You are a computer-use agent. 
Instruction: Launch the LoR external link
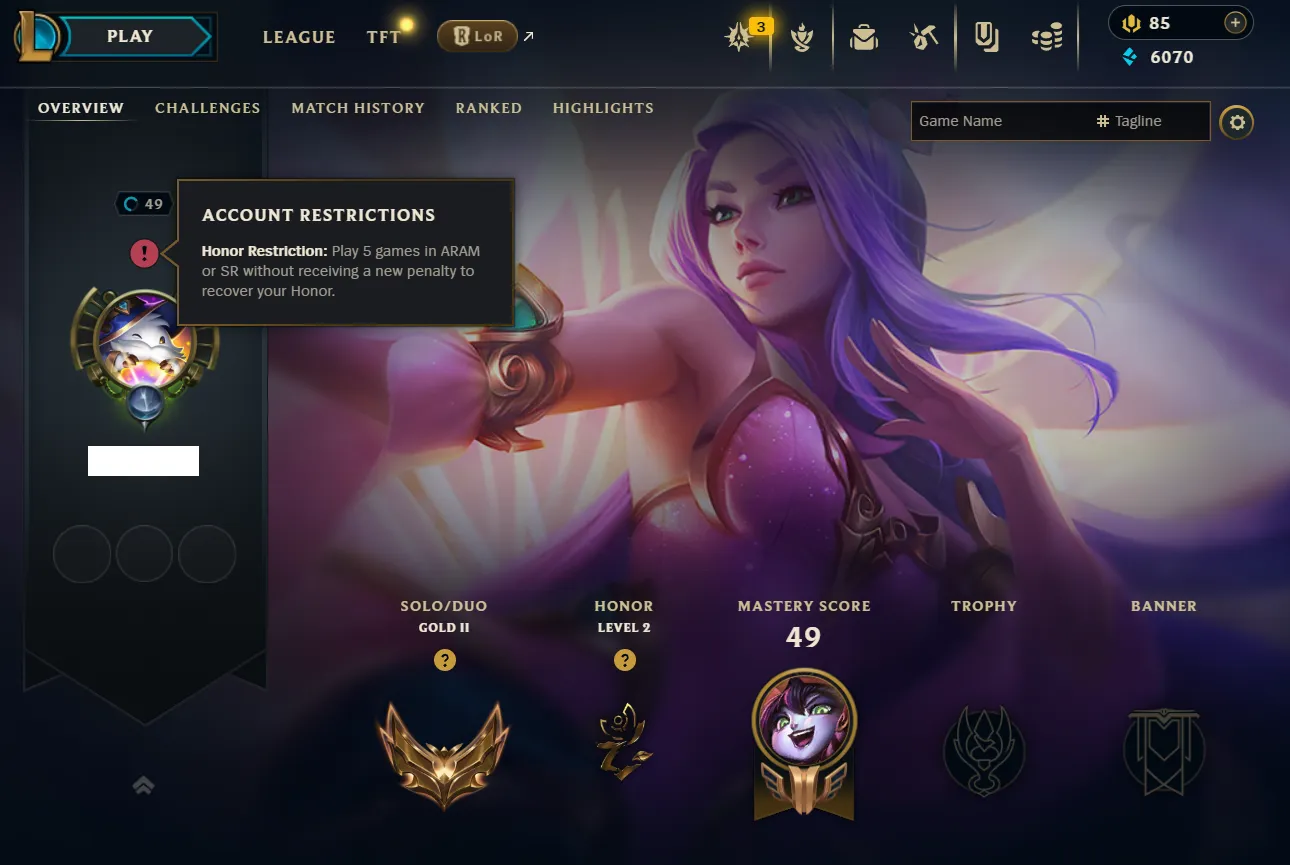(478, 37)
